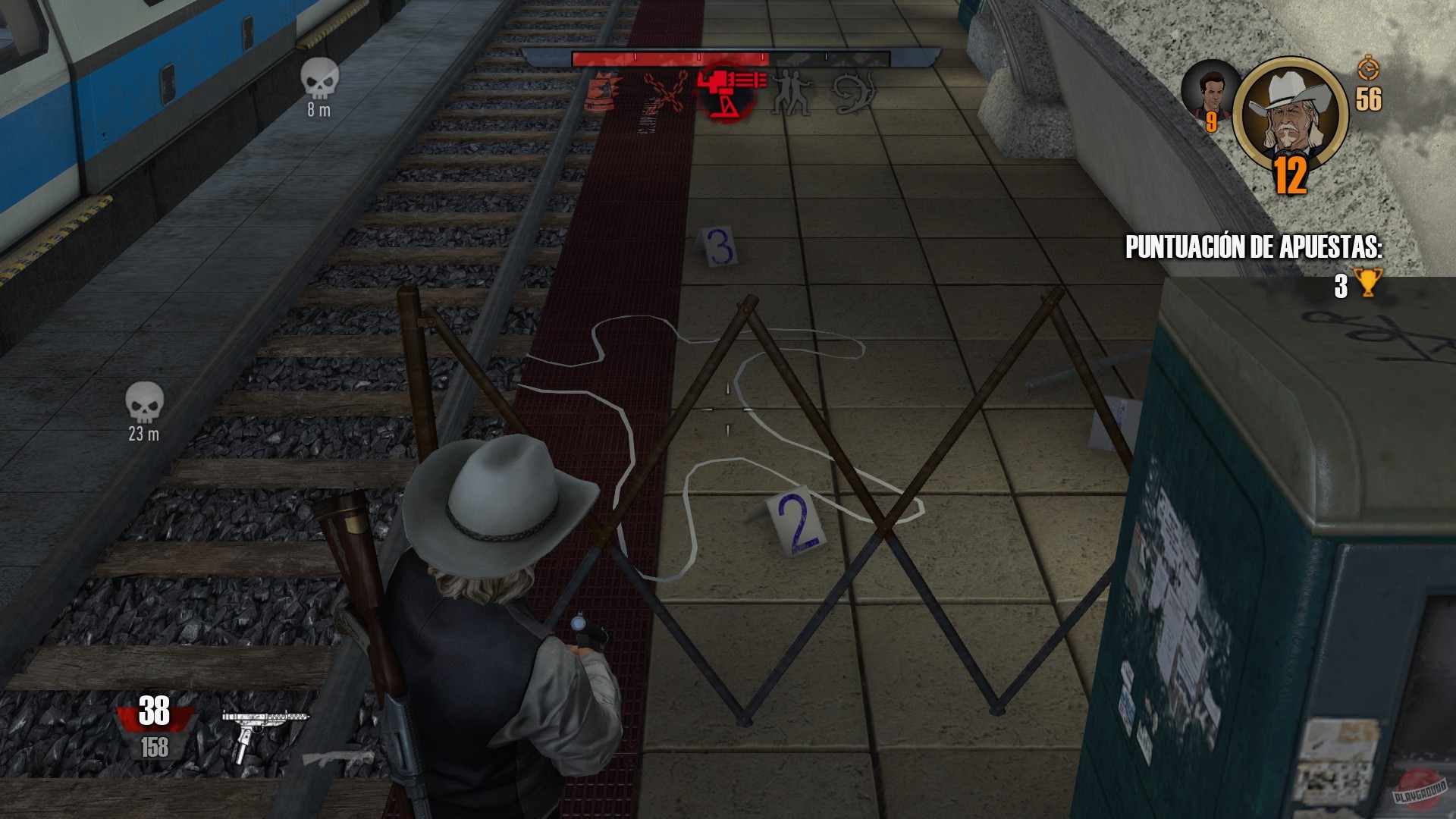Screen dimensions: 1456x819
Task: Select the twin decoy figures ability icon
Action: coord(791,93)
